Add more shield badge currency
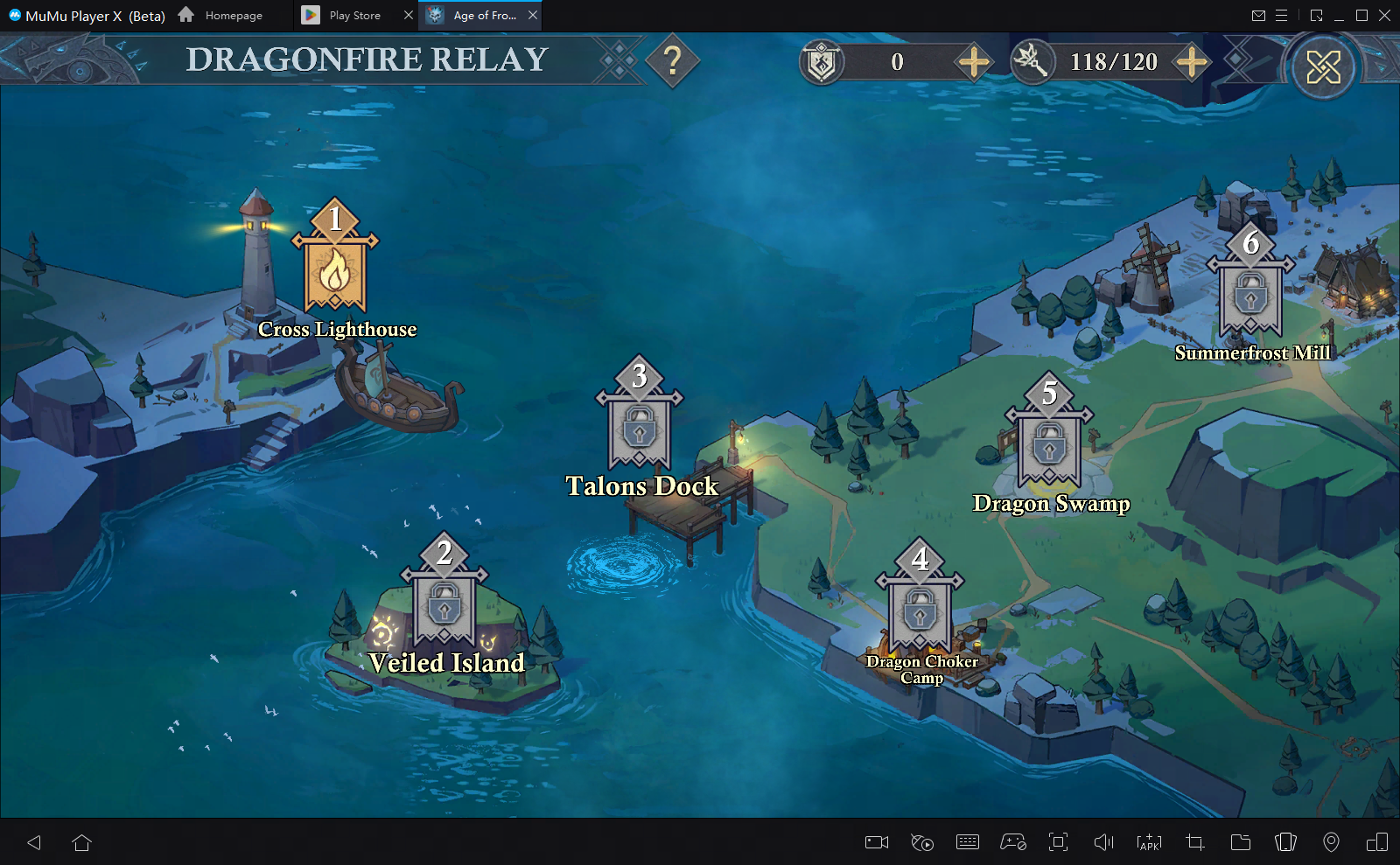 [x=974, y=62]
